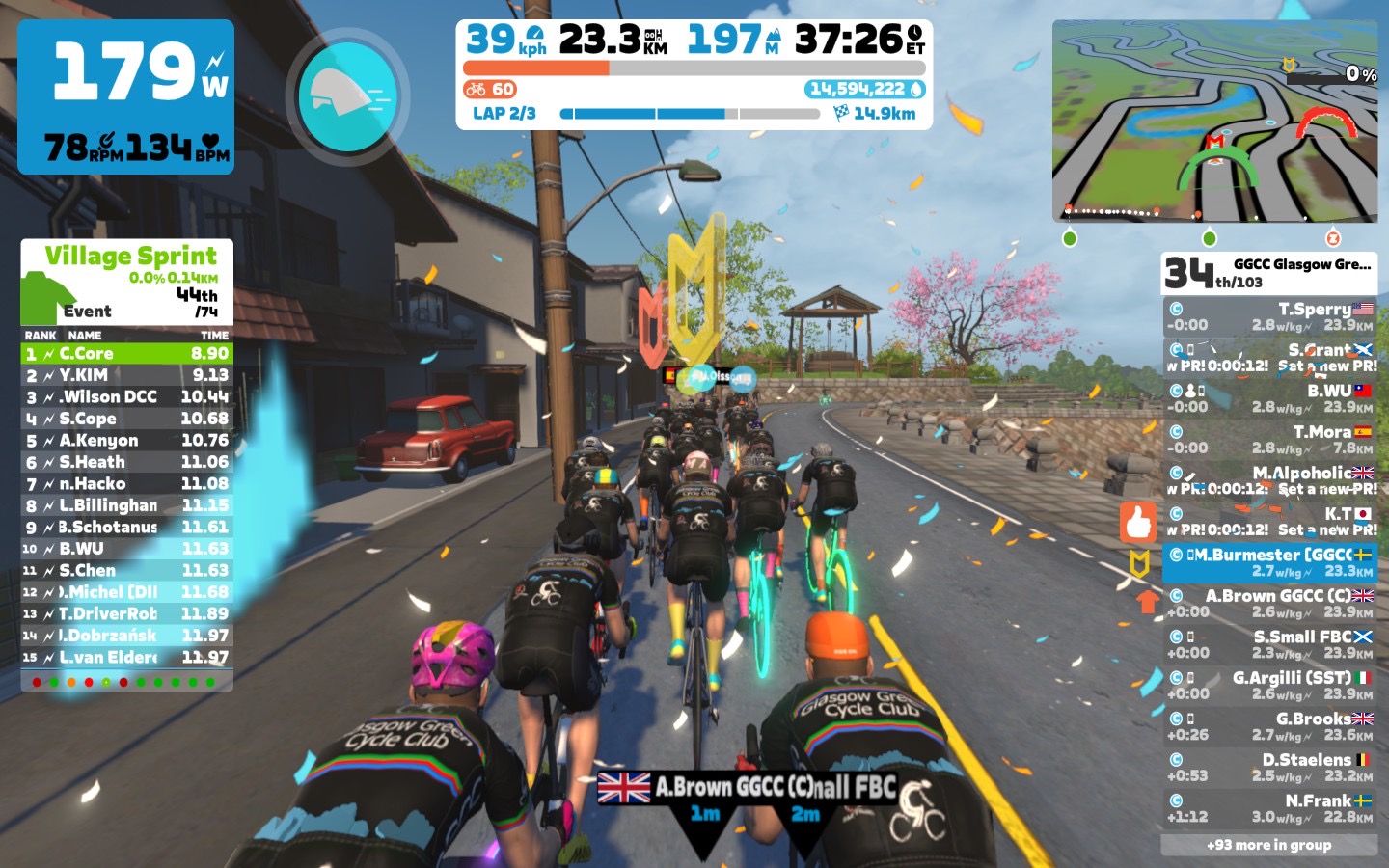Open the GGCC Glasgow Green event position header
The image size is (1389, 868).
(1269, 273)
